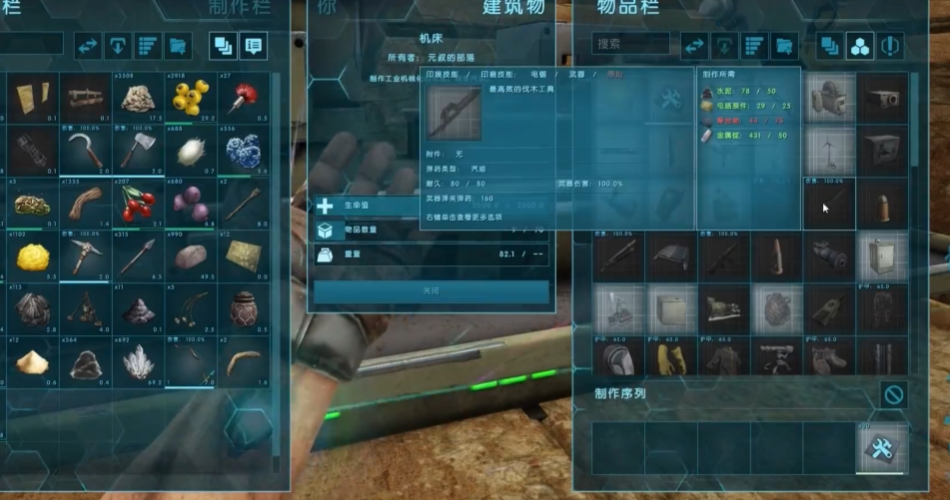The width and height of the screenshot is (950, 500).
Task: Pick the purple berries stack
Action: pyautogui.click(x=189, y=204)
